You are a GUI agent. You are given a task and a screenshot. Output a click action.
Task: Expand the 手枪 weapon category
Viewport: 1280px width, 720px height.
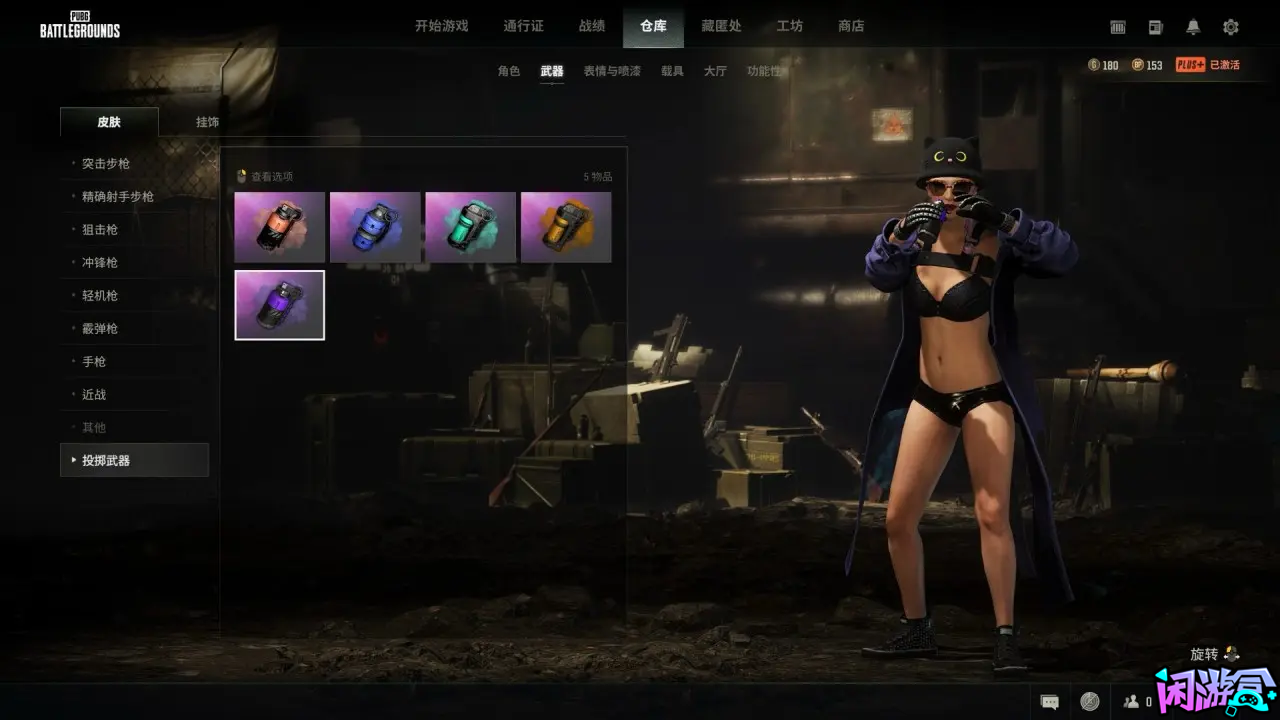point(92,361)
